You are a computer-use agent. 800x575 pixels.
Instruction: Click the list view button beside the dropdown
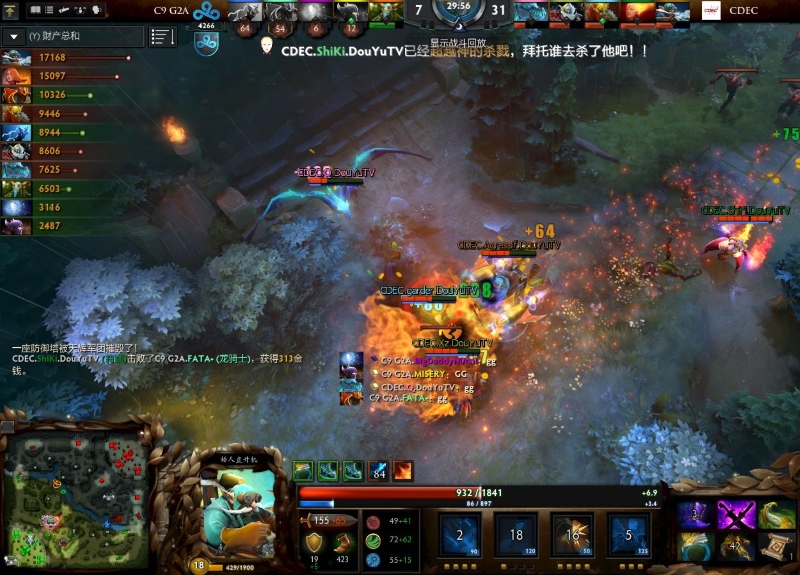(162, 37)
